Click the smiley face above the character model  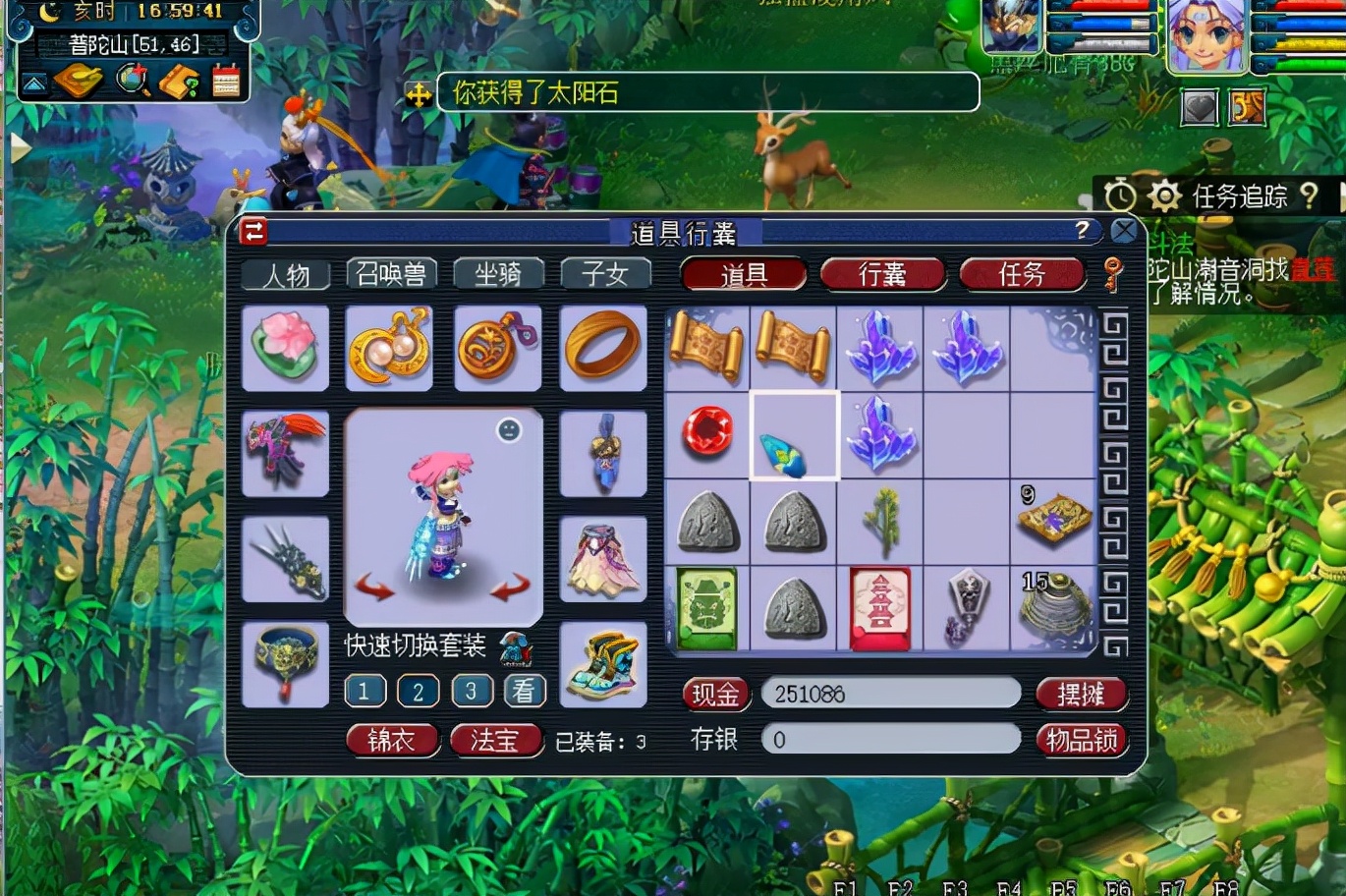(509, 430)
